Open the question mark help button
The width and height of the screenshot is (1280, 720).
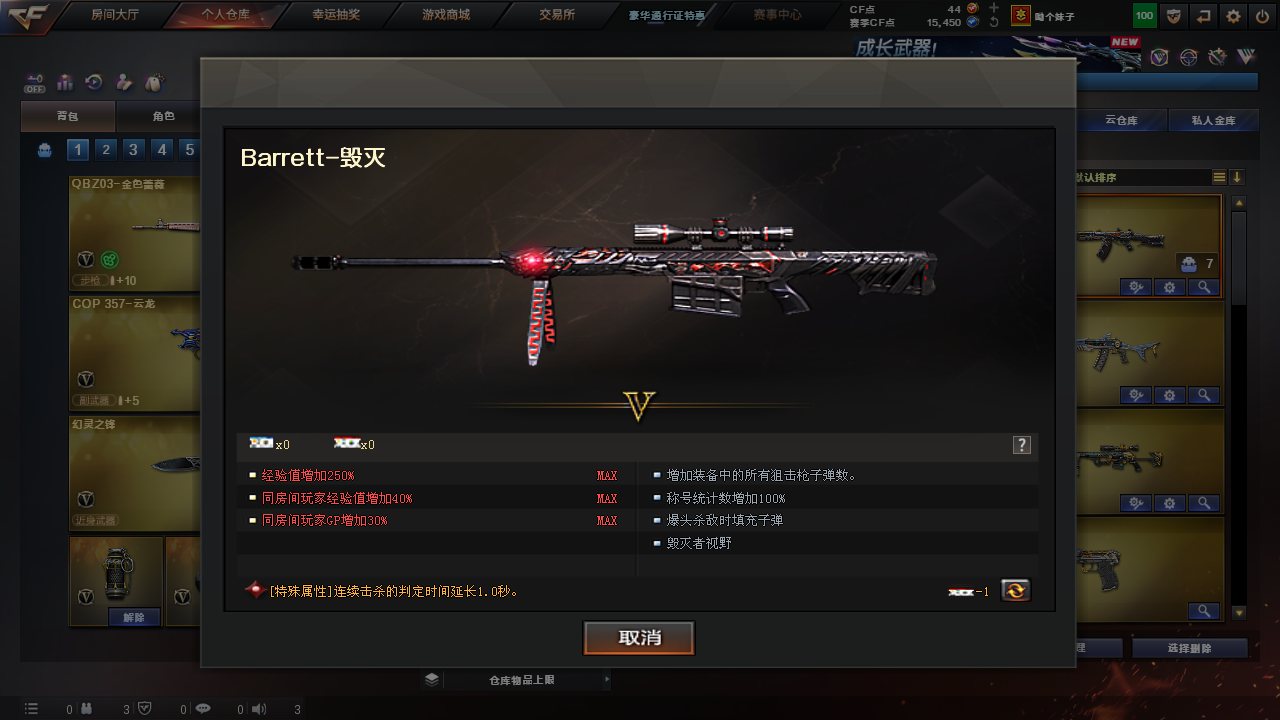[1021, 445]
